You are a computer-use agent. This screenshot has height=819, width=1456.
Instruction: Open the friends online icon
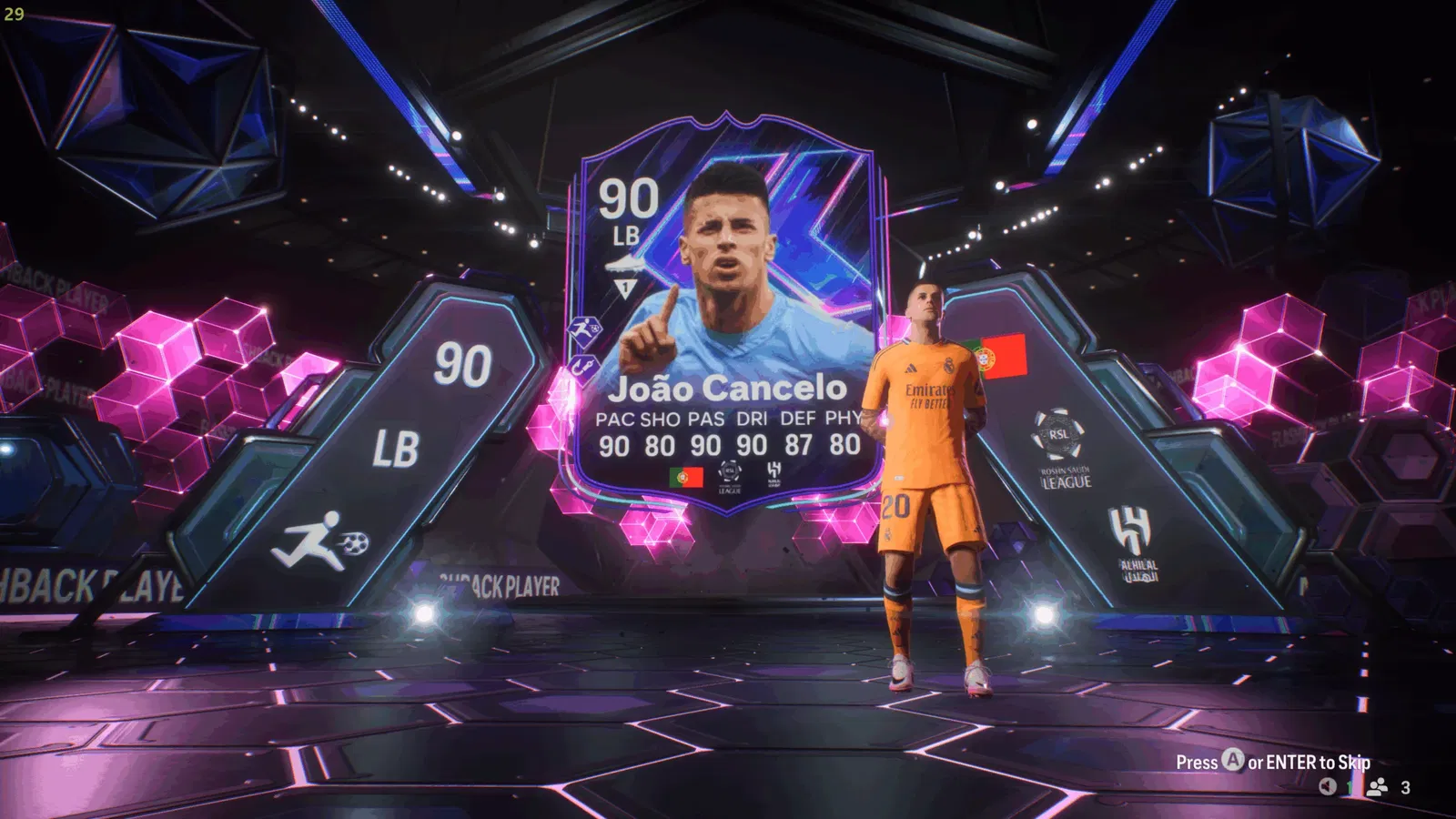coord(1378,787)
